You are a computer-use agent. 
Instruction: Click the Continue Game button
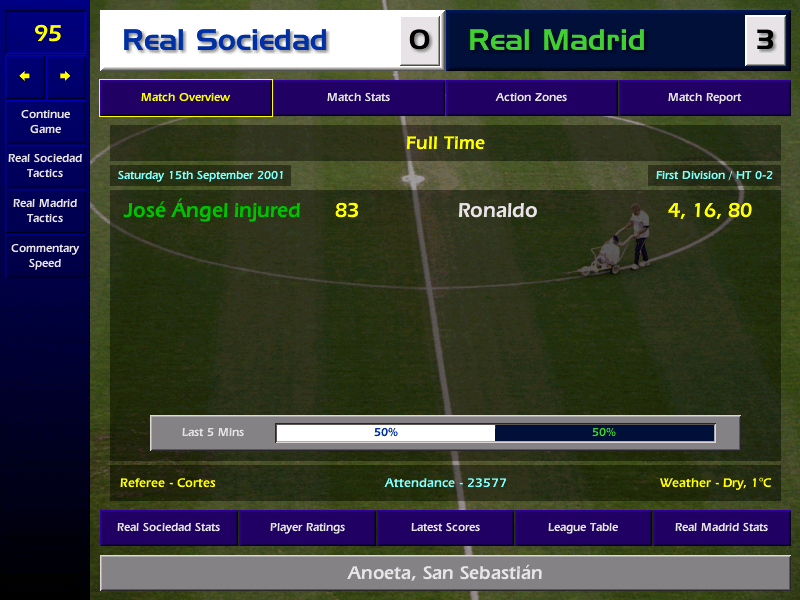[x=45, y=121]
